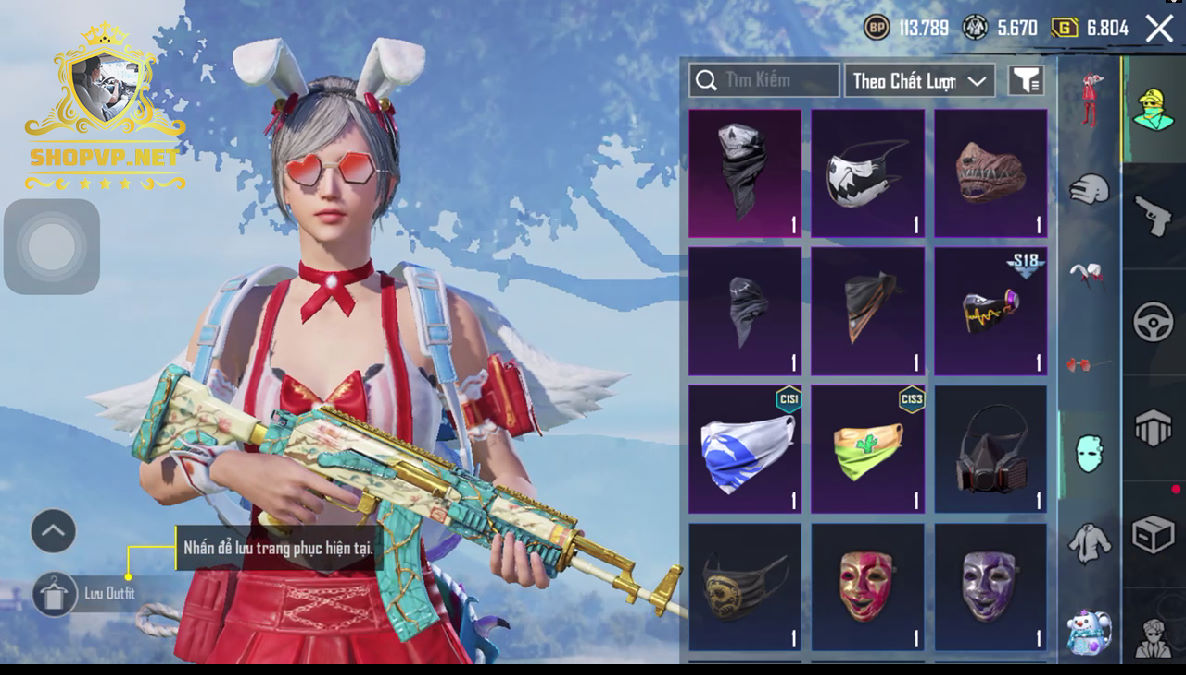The width and height of the screenshot is (1186, 675).
Task: Pick the pink and gold face mask
Action: click(x=867, y=586)
